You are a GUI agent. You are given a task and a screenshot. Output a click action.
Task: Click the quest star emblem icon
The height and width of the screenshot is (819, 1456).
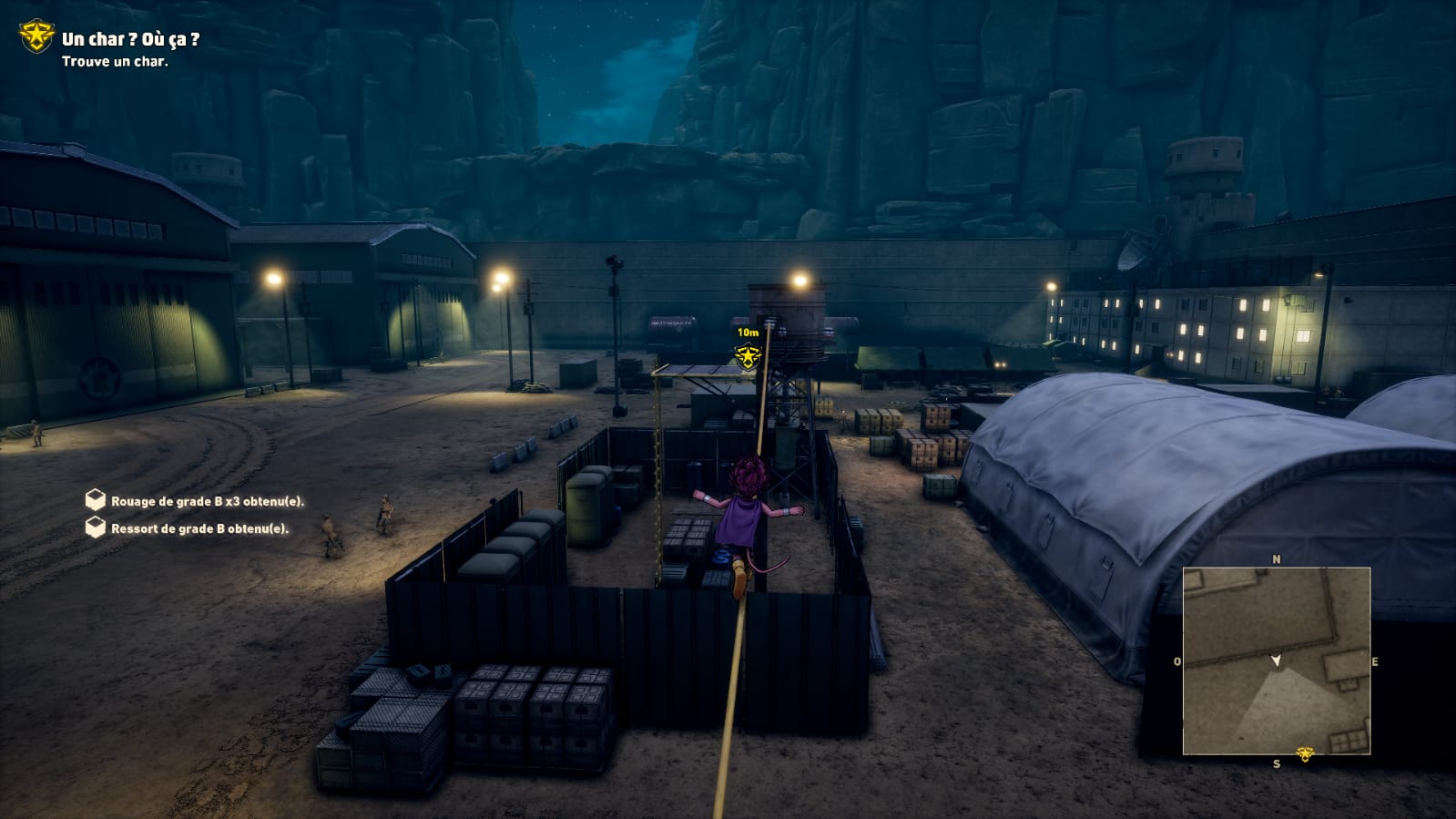pyautogui.click(x=36, y=36)
